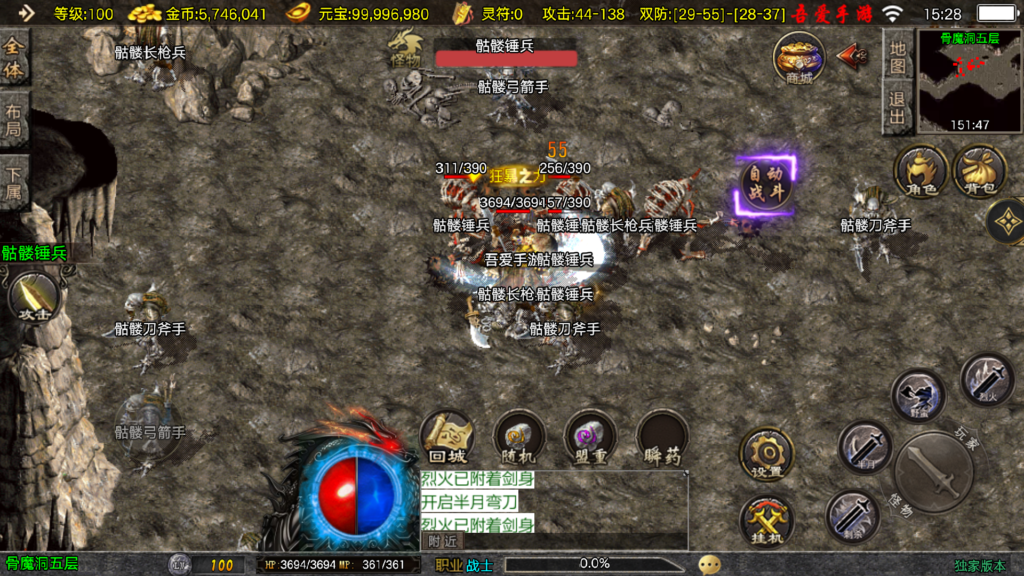The height and width of the screenshot is (576, 1024).
Task: Open the 商城 shop pot icon
Action: coord(798,57)
